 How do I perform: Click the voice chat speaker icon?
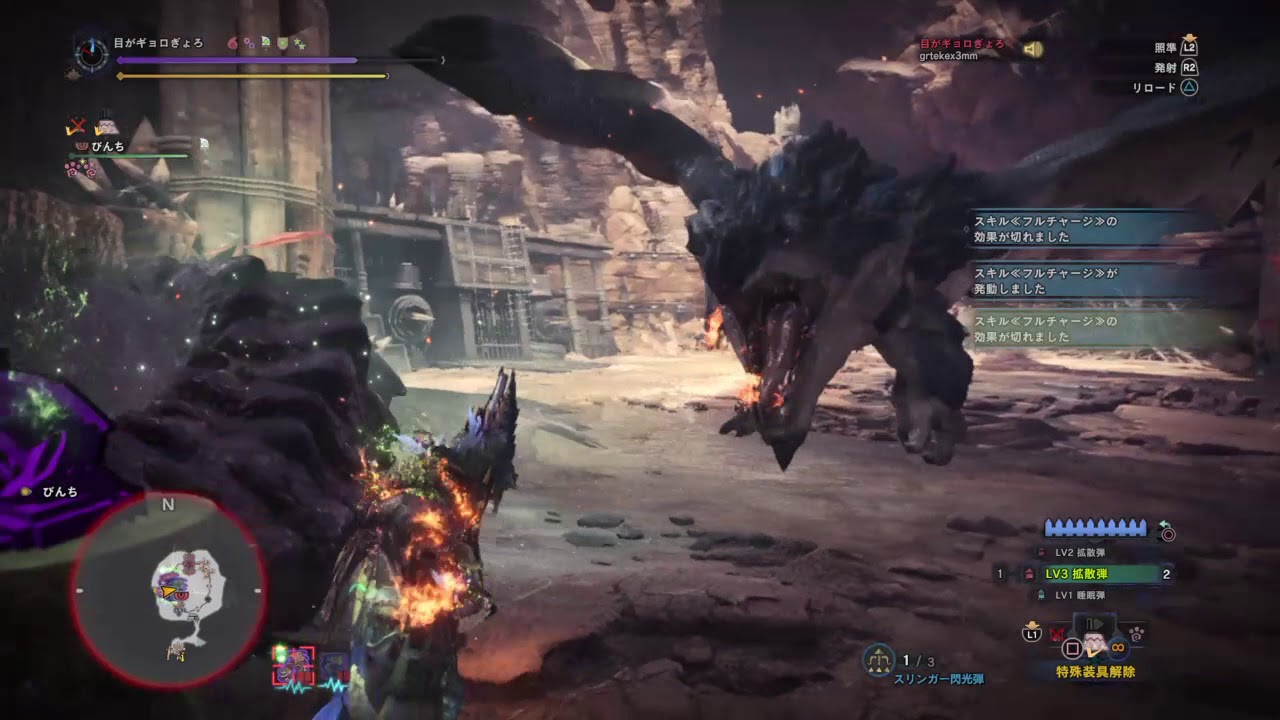click(1033, 49)
